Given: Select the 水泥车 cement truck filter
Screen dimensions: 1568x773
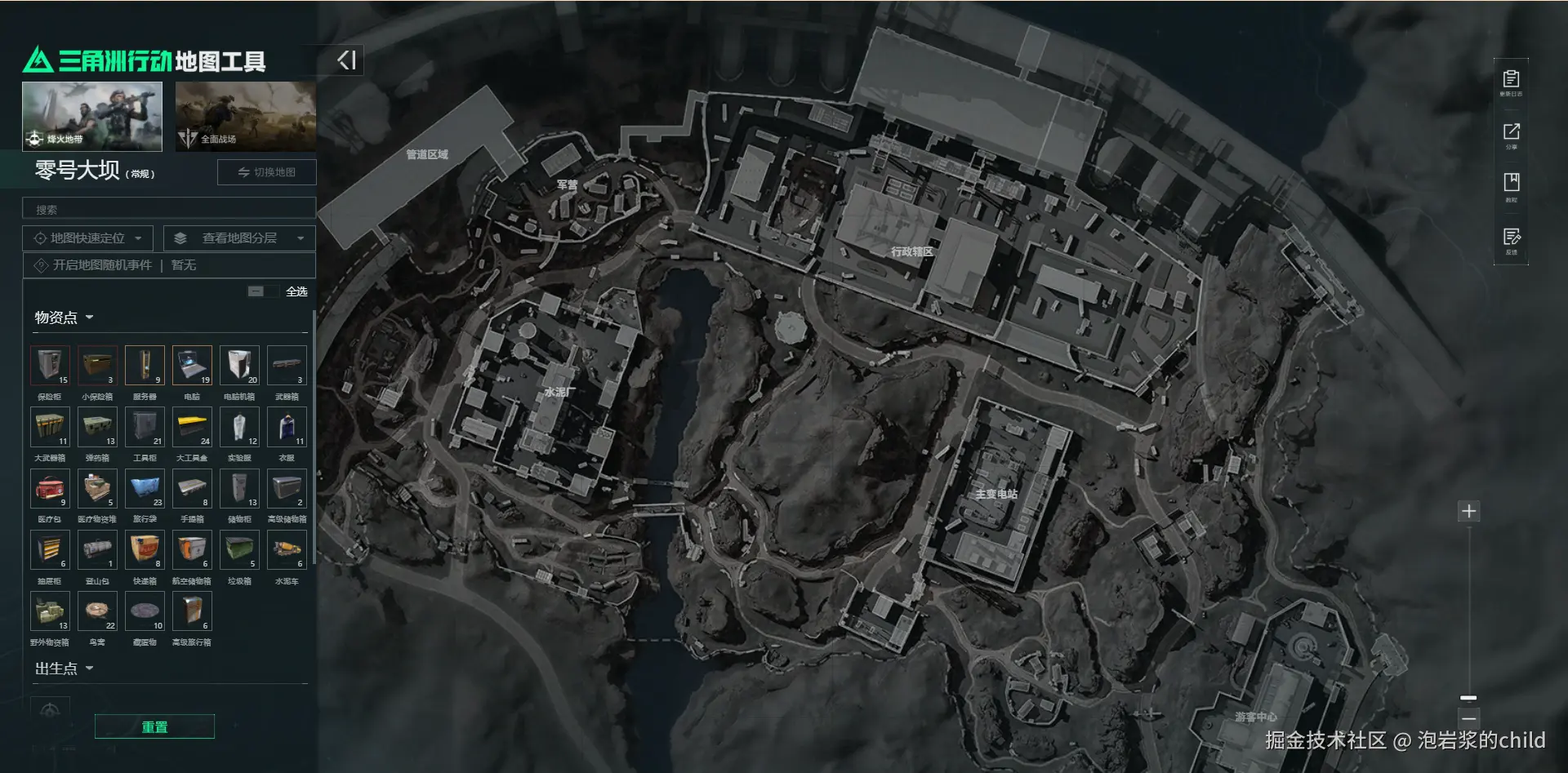Looking at the screenshot, I should pos(287,549).
